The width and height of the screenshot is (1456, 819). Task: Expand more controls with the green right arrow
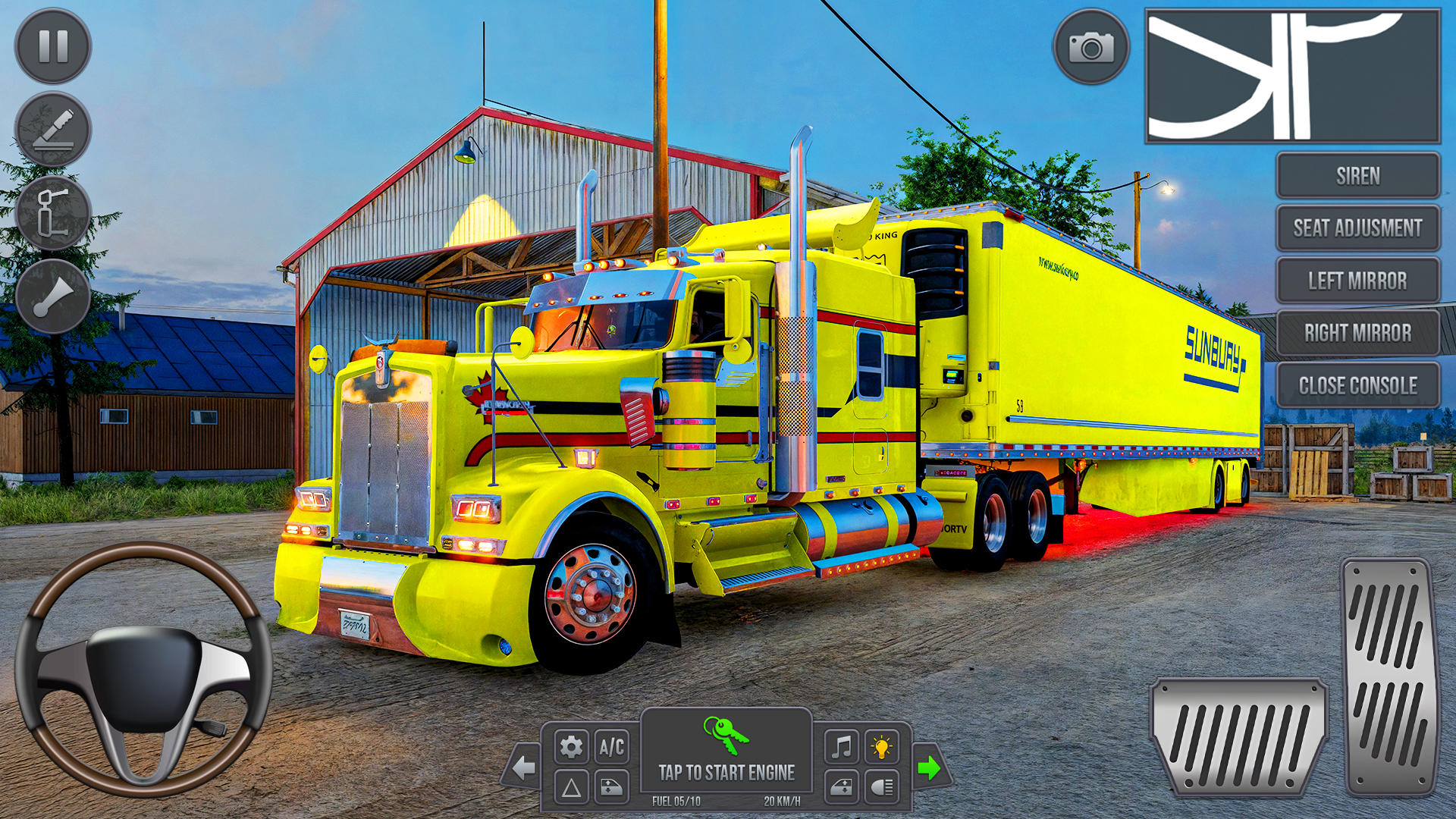click(930, 767)
